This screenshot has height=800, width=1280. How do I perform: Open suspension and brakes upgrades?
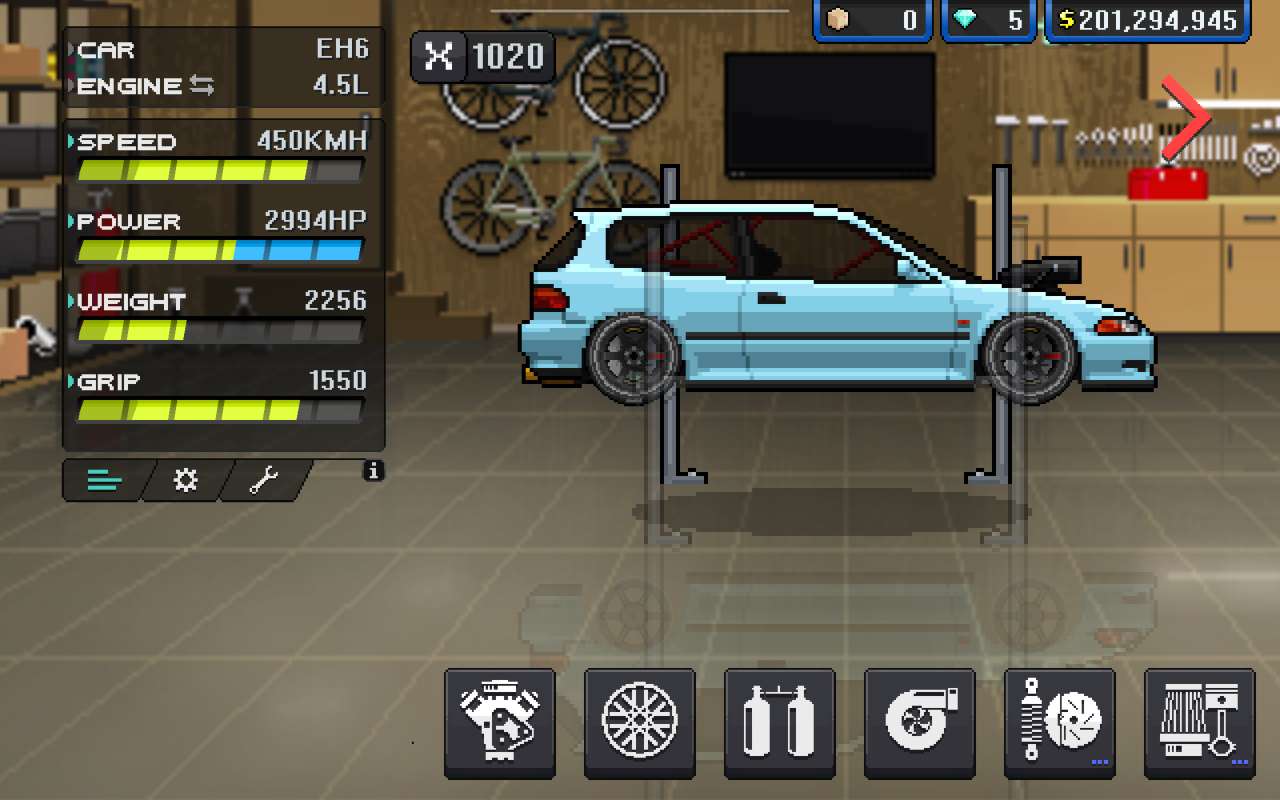click(1059, 723)
